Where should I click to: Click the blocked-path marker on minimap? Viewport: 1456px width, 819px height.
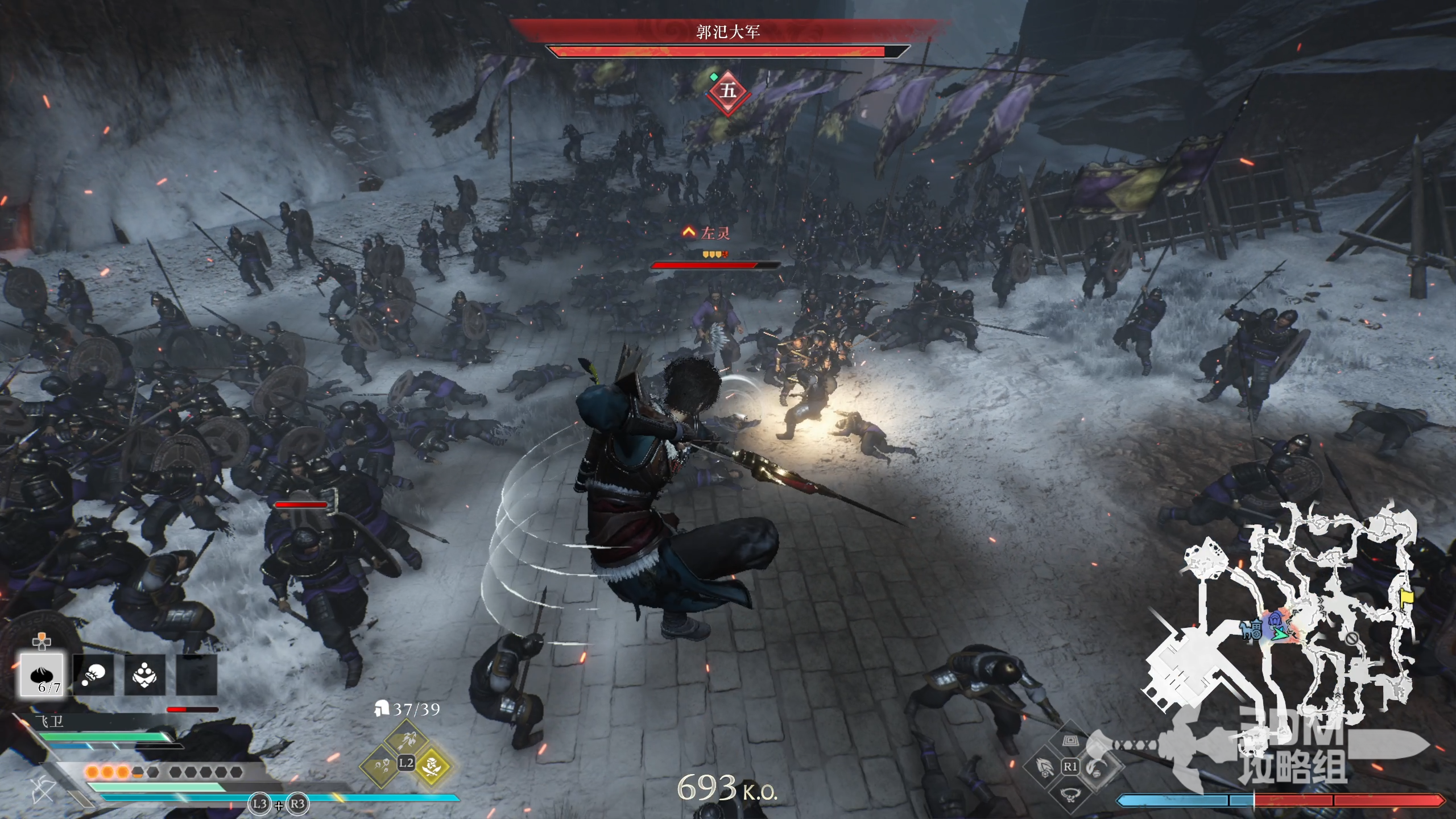click(x=1352, y=638)
